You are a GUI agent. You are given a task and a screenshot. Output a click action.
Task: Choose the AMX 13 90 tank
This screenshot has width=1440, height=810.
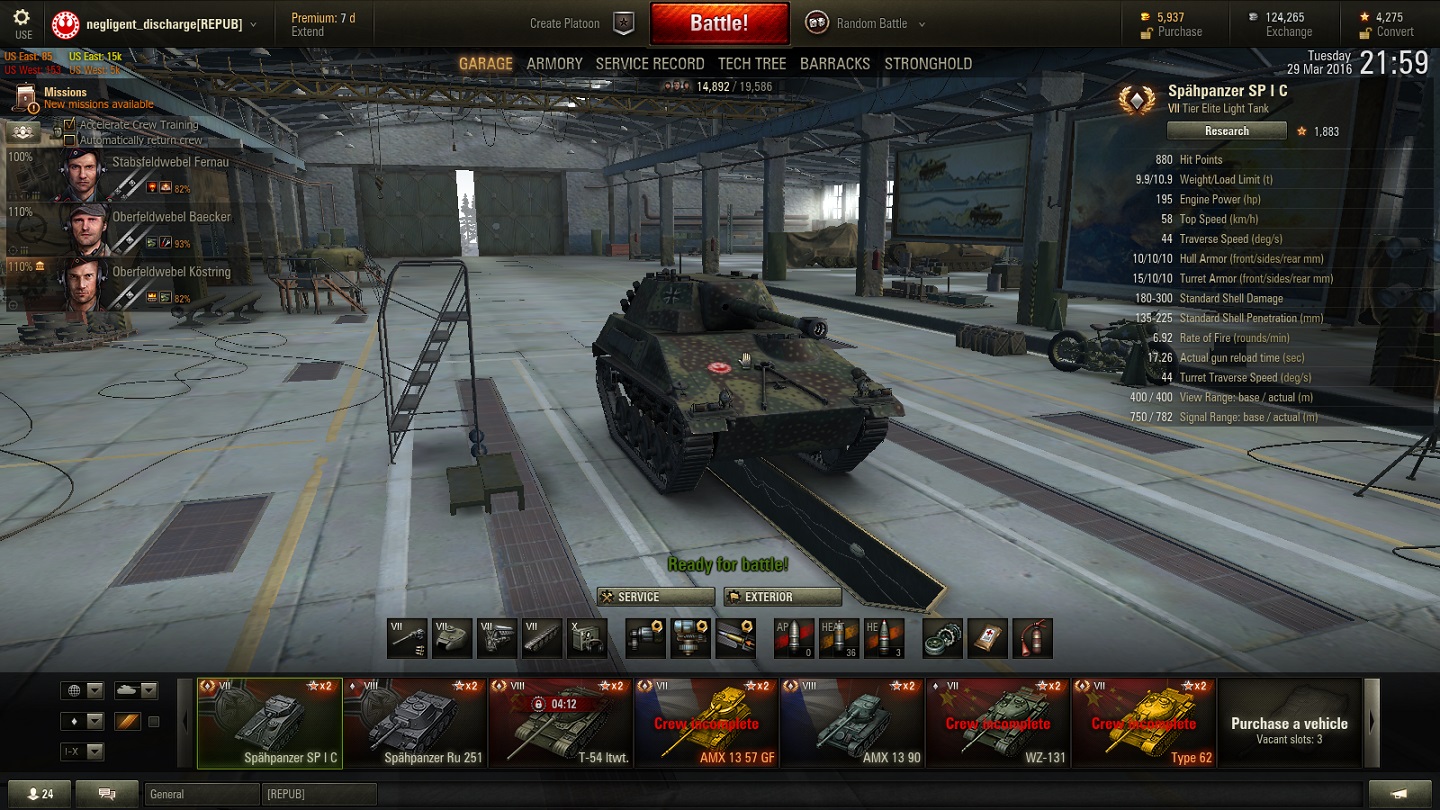[x=852, y=723]
